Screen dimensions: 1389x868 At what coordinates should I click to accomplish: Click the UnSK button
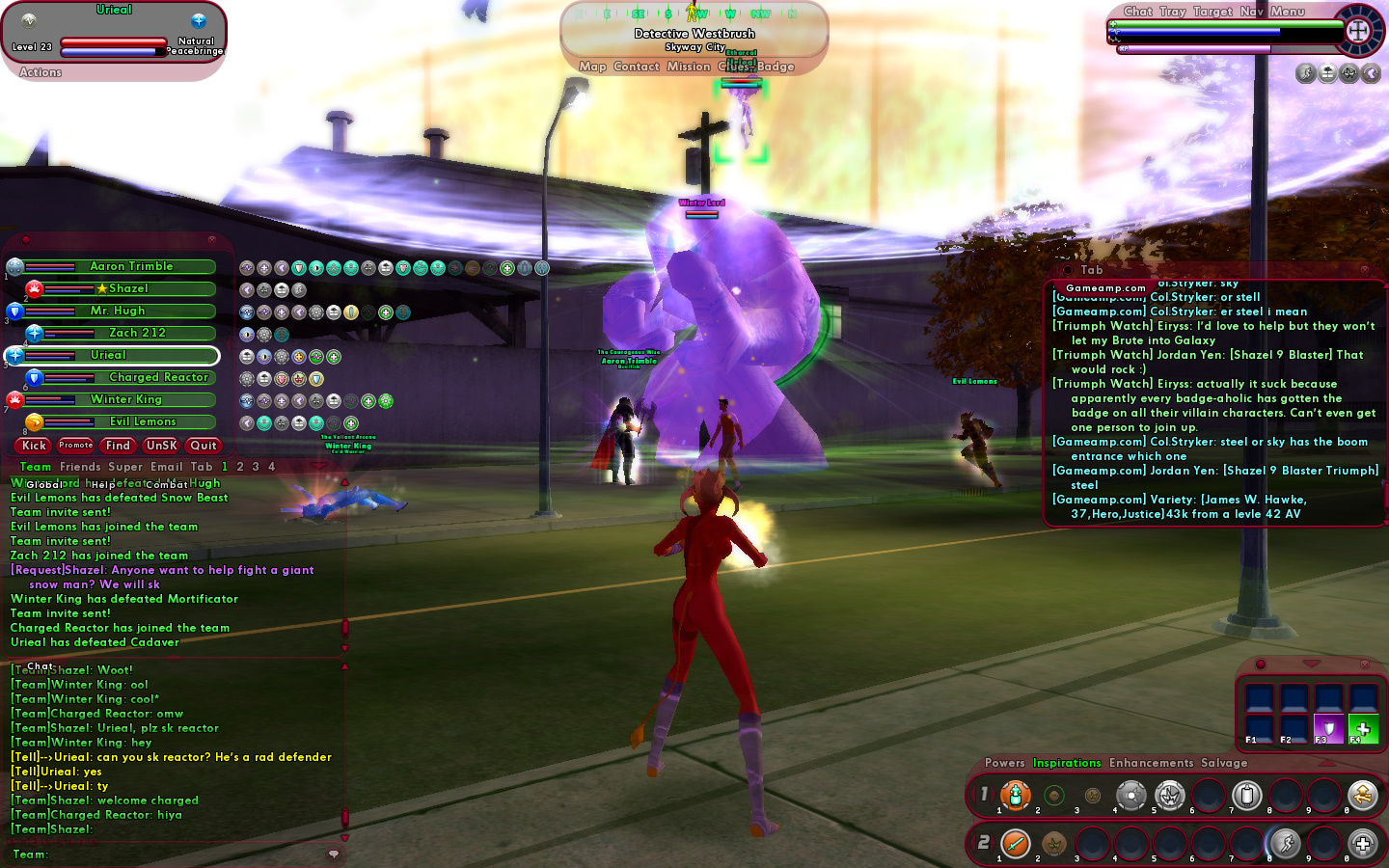(161, 446)
